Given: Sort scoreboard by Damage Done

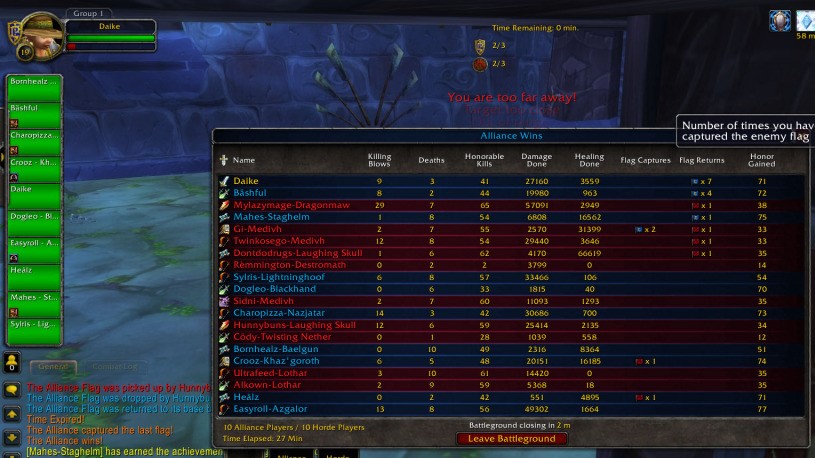Looking at the screenshot, I should pos(537,159).
